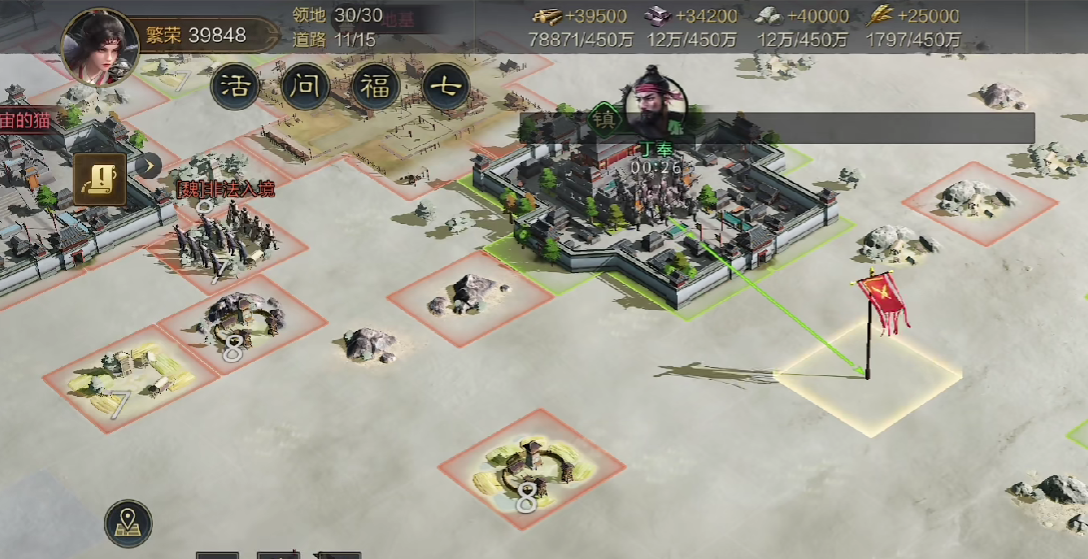The height and width of the screenshot is (559, 1088).
Task: Open the 问 round button
Action: pos(305,87)
